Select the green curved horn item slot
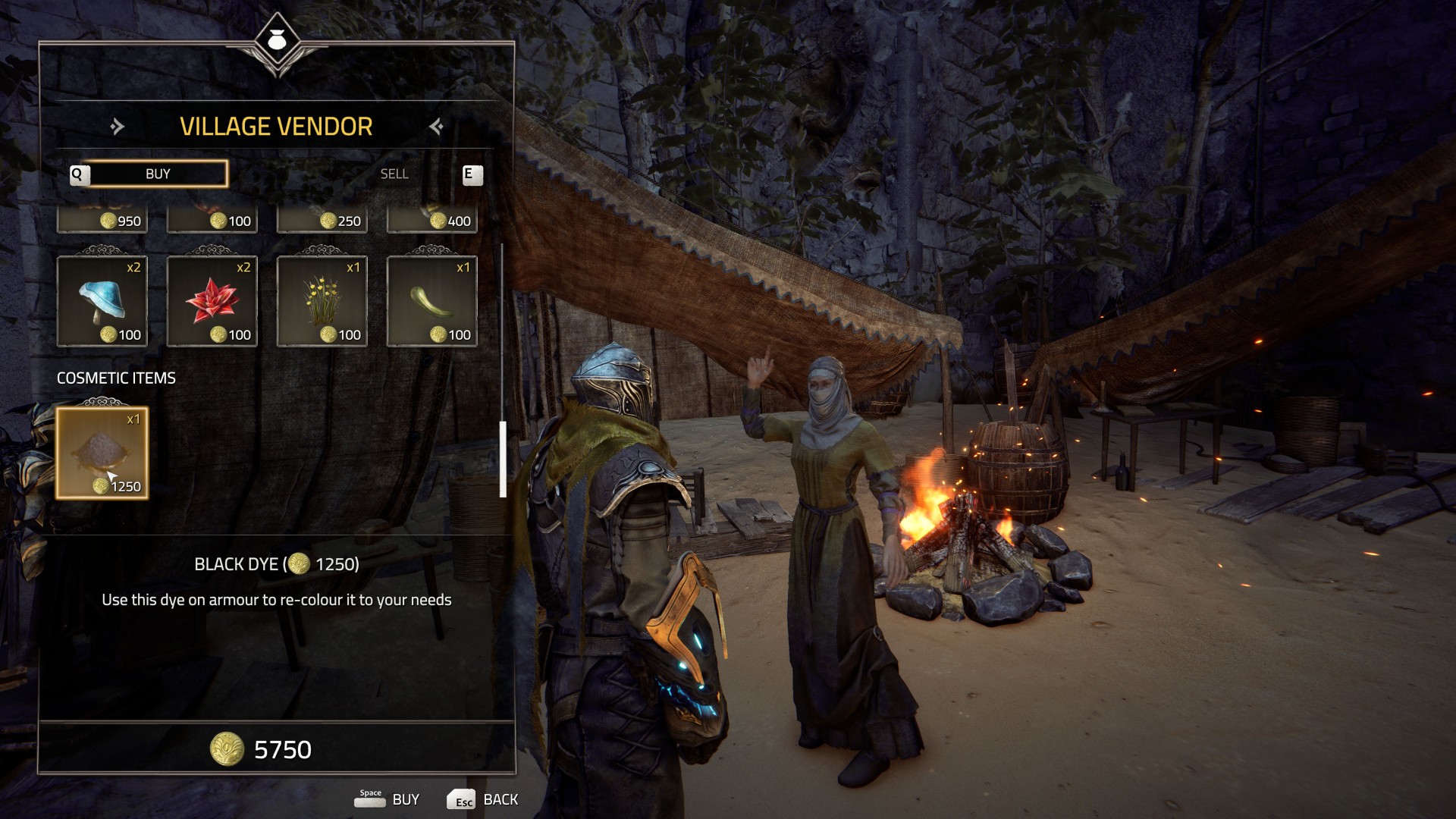 pyautogui.click(x=432, y=301)
